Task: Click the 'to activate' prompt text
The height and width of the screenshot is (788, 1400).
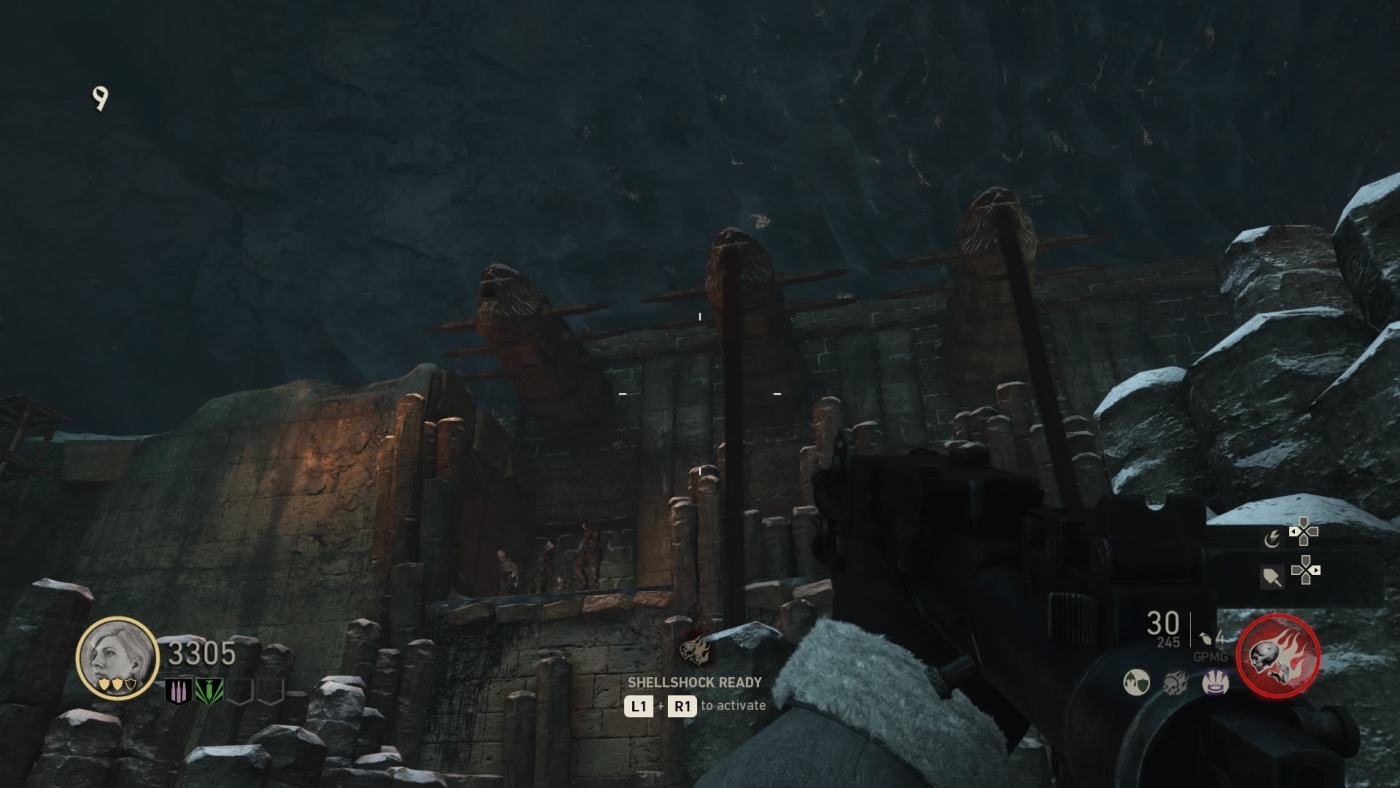Action: point(733,705)
